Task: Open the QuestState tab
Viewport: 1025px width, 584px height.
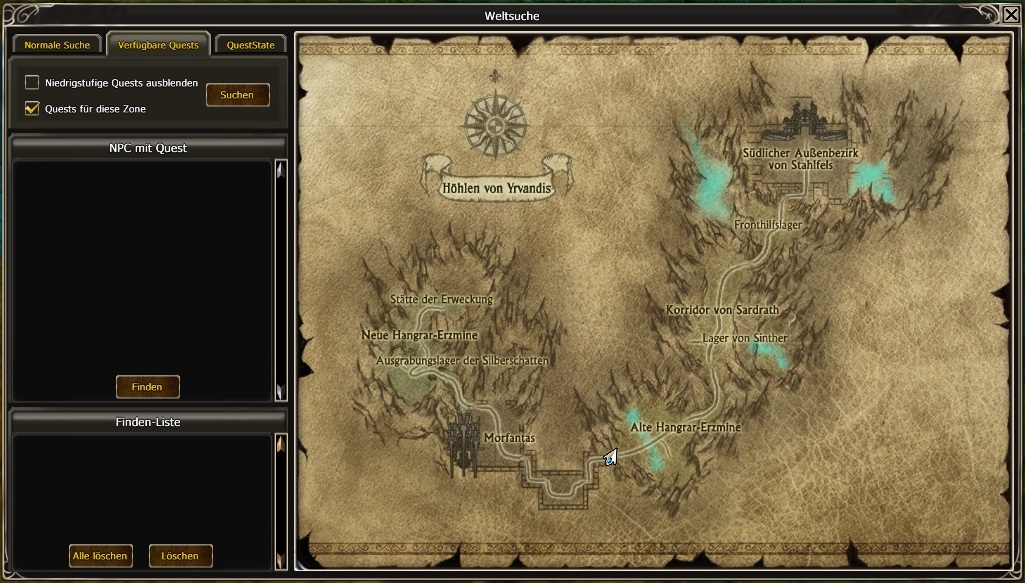Action: click(250, 45)
